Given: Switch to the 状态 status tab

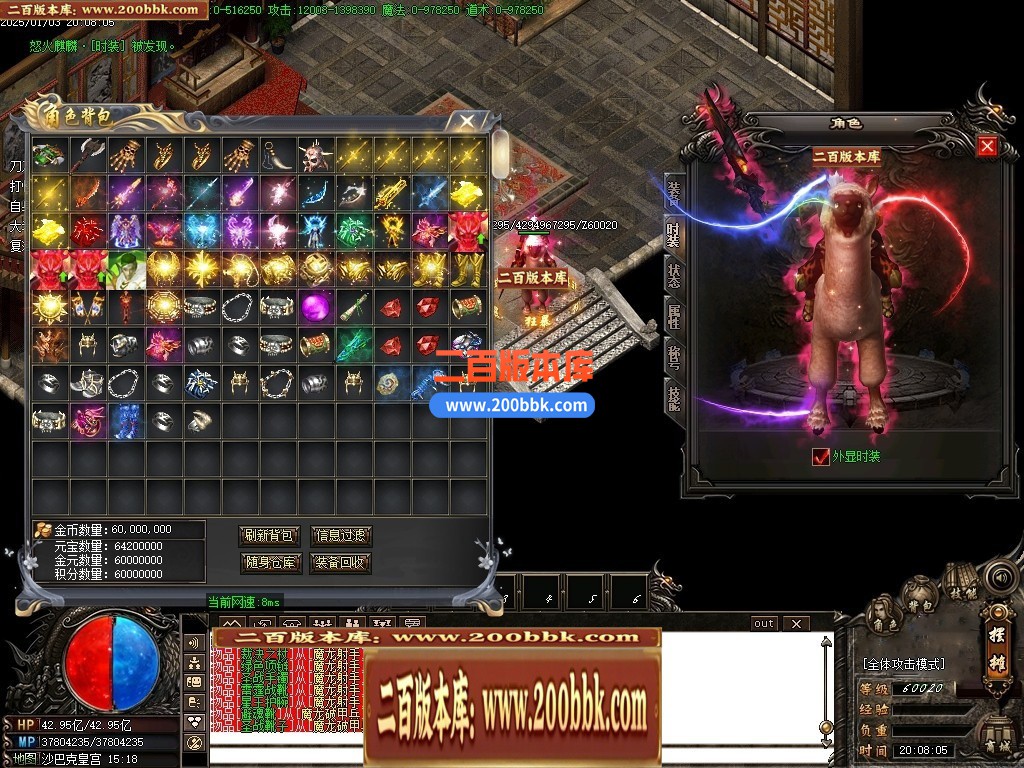Looking at the screenshot, I should pos(674,274).
